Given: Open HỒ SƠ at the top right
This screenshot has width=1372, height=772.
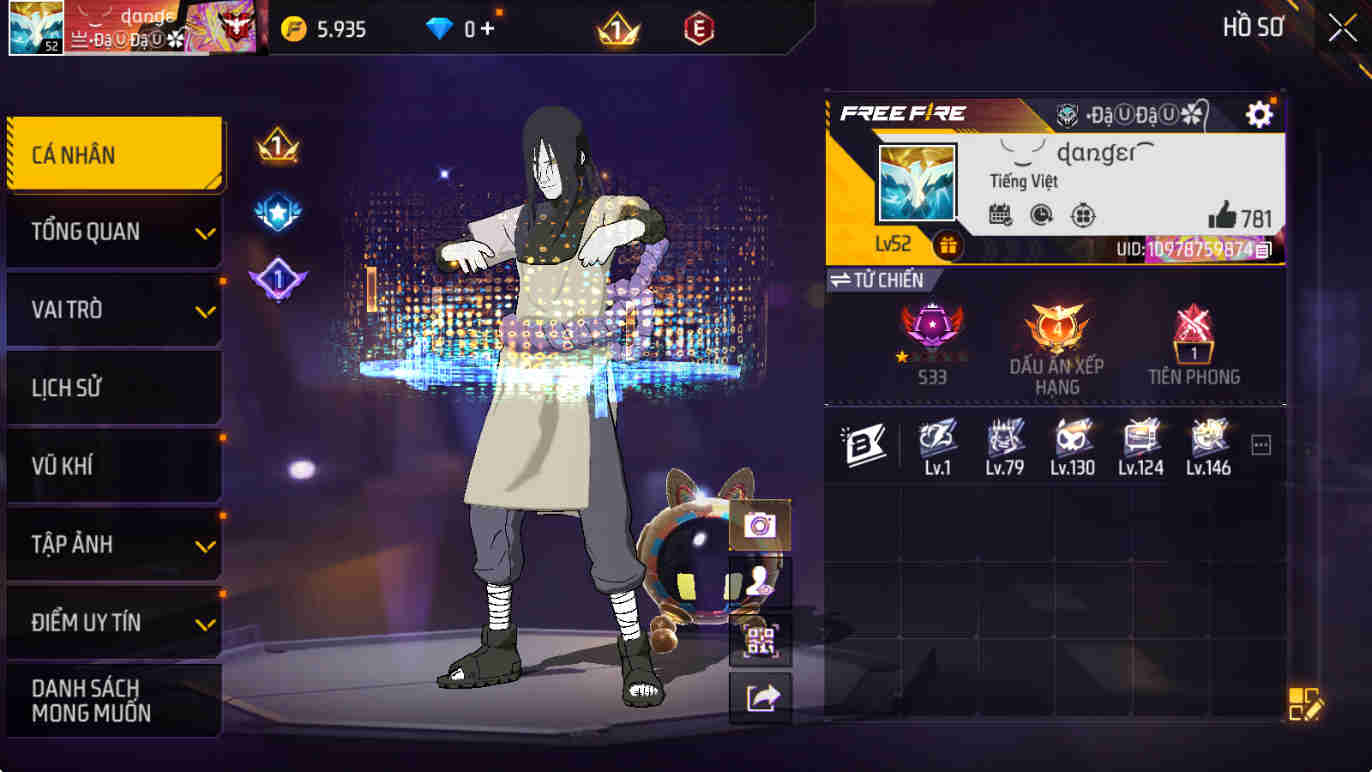Looking at the screenshot, I should click(1251, 27).
